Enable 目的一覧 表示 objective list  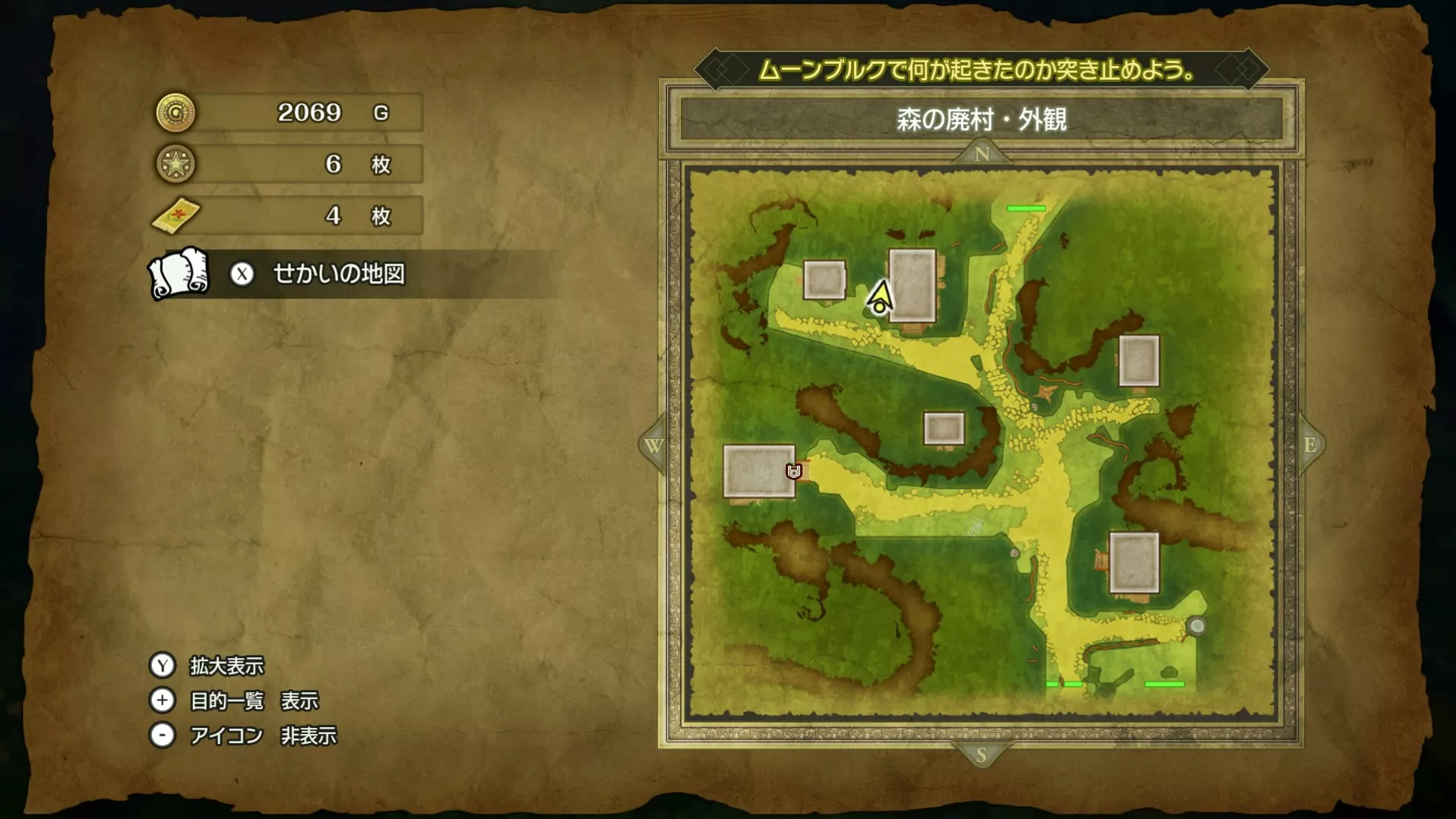click(162, 700)
